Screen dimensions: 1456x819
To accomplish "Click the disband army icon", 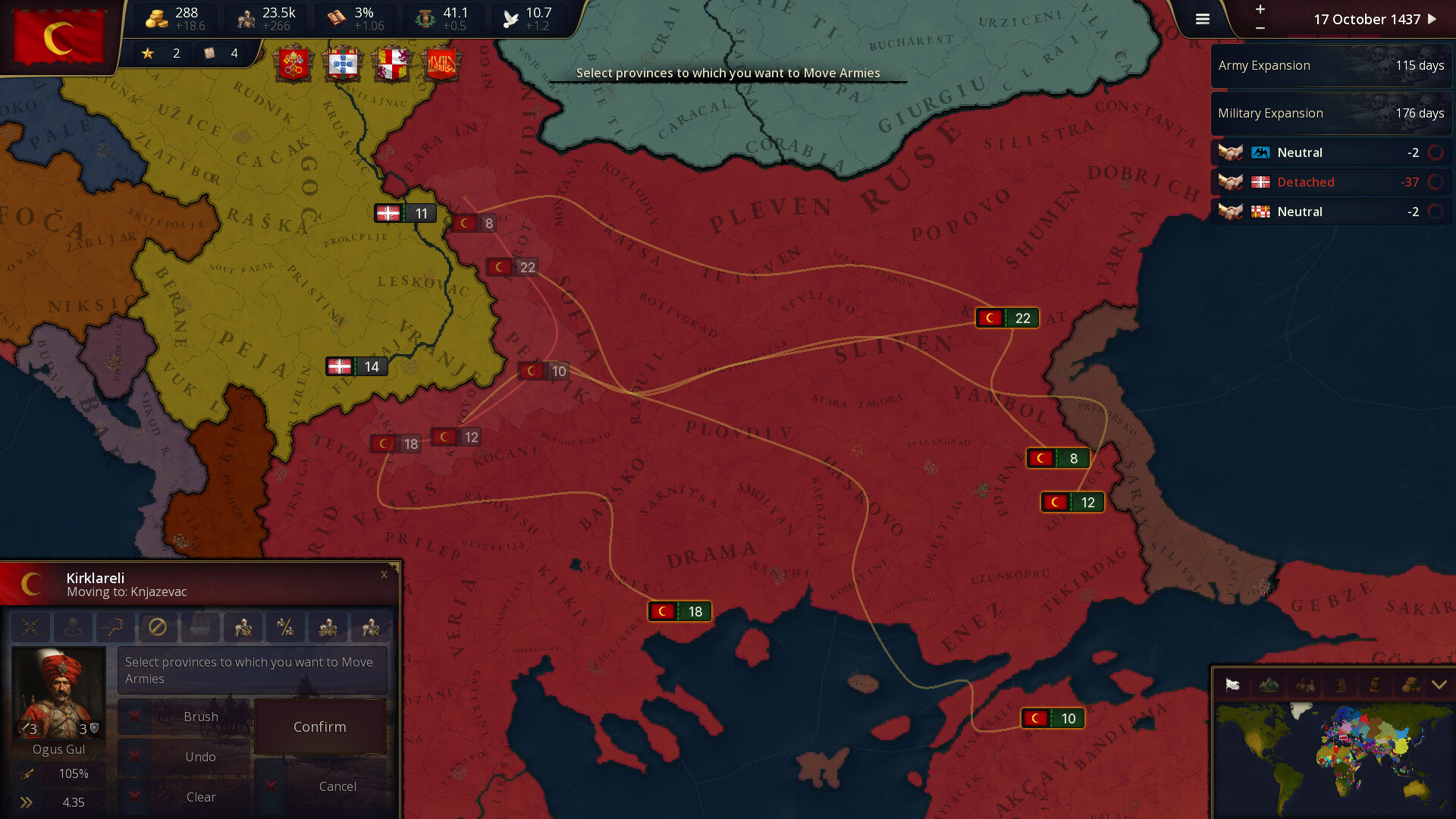I will click(x=370, y=628).
